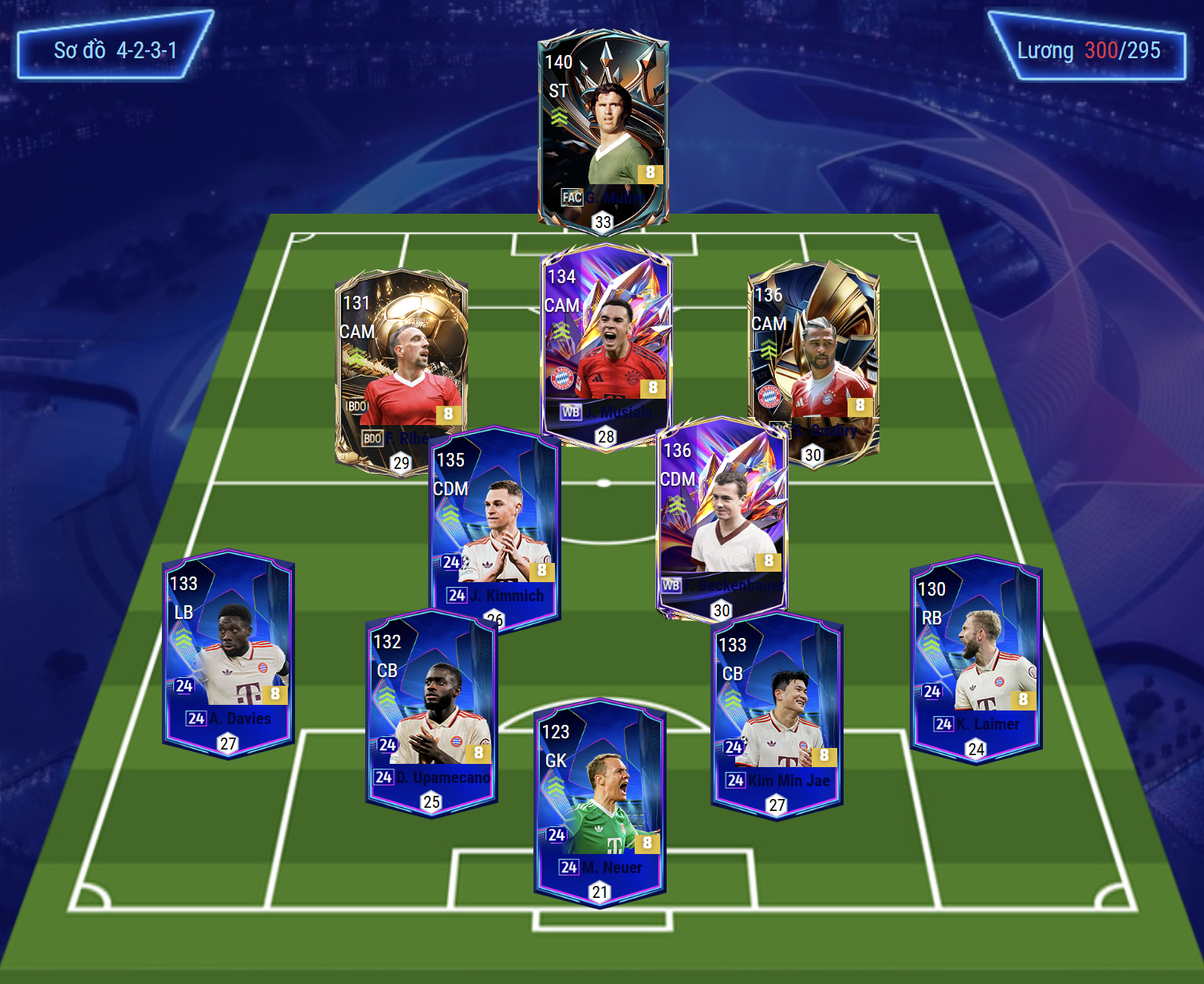Select the J. Musiala CAM card
The height and width of the screenshot is (984, 1204).
[606, 343]
